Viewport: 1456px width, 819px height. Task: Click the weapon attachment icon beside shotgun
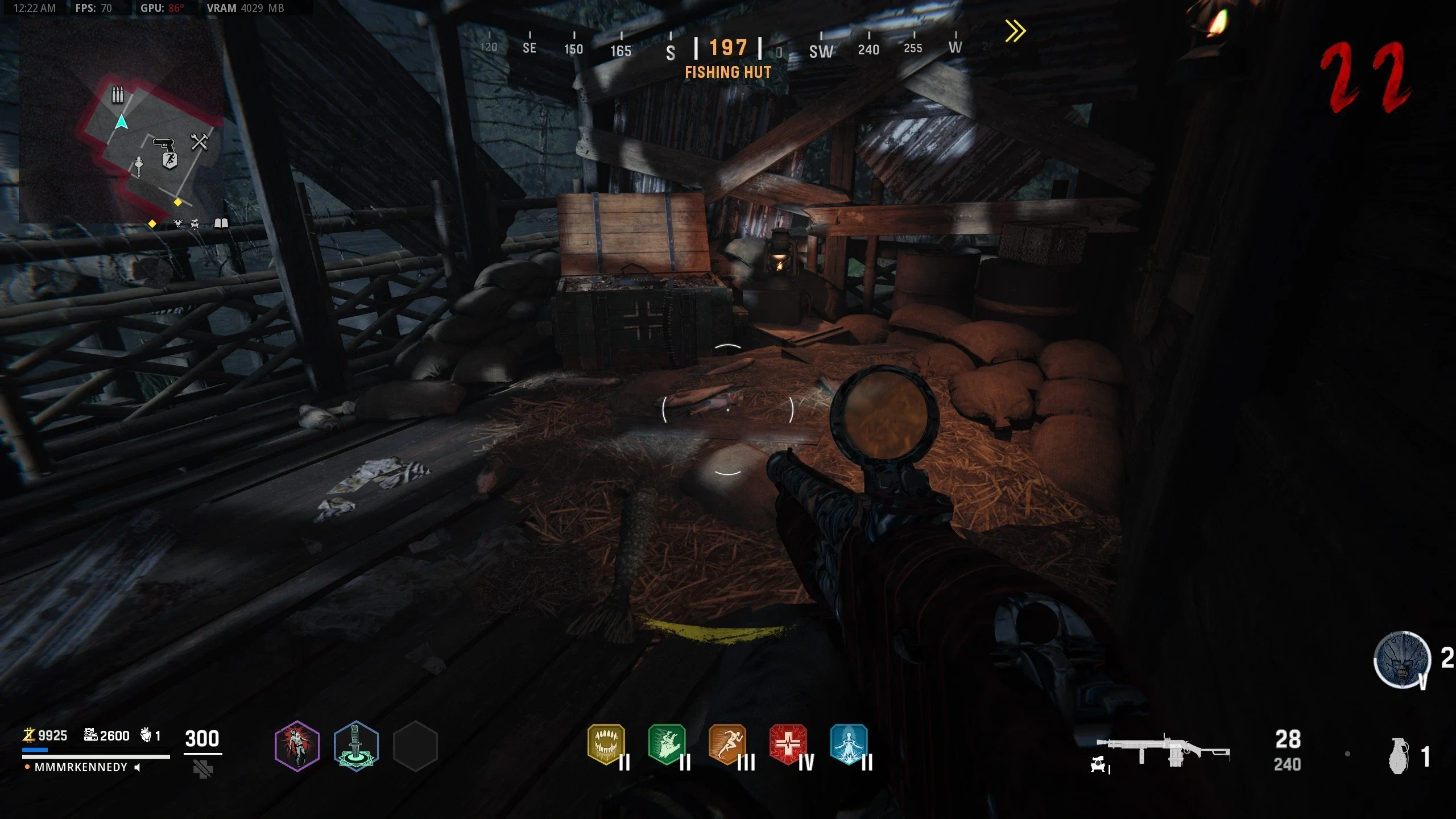[x=1099, y=765]
